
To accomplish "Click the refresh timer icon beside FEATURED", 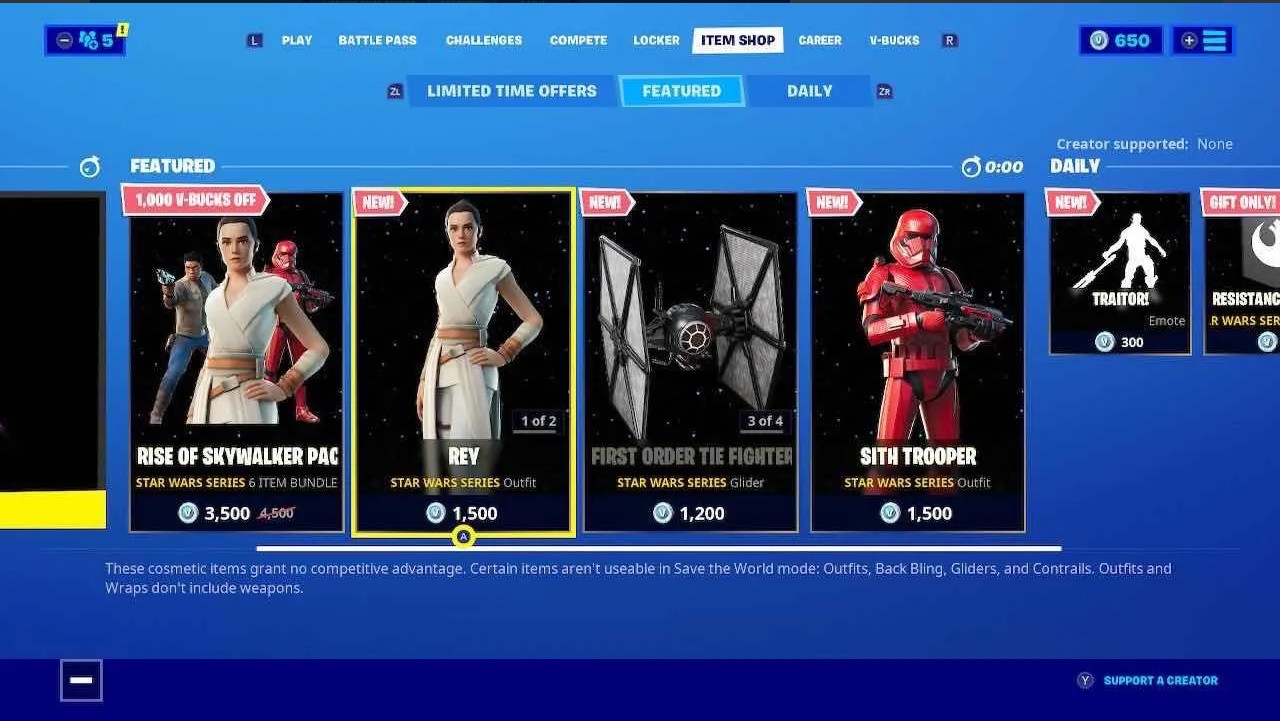I will point(90,167).
